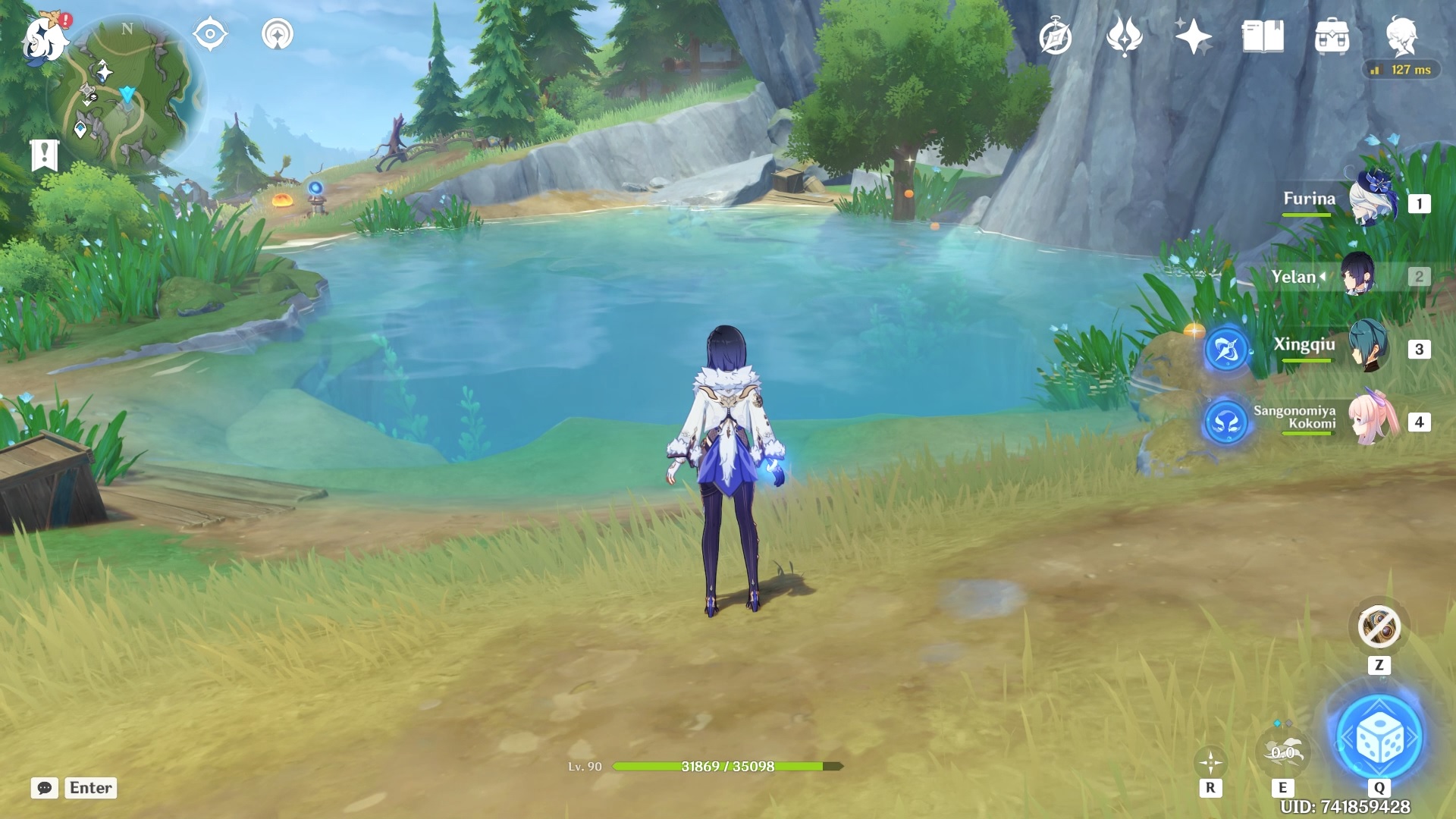Open the chat box

pos(45,788)
